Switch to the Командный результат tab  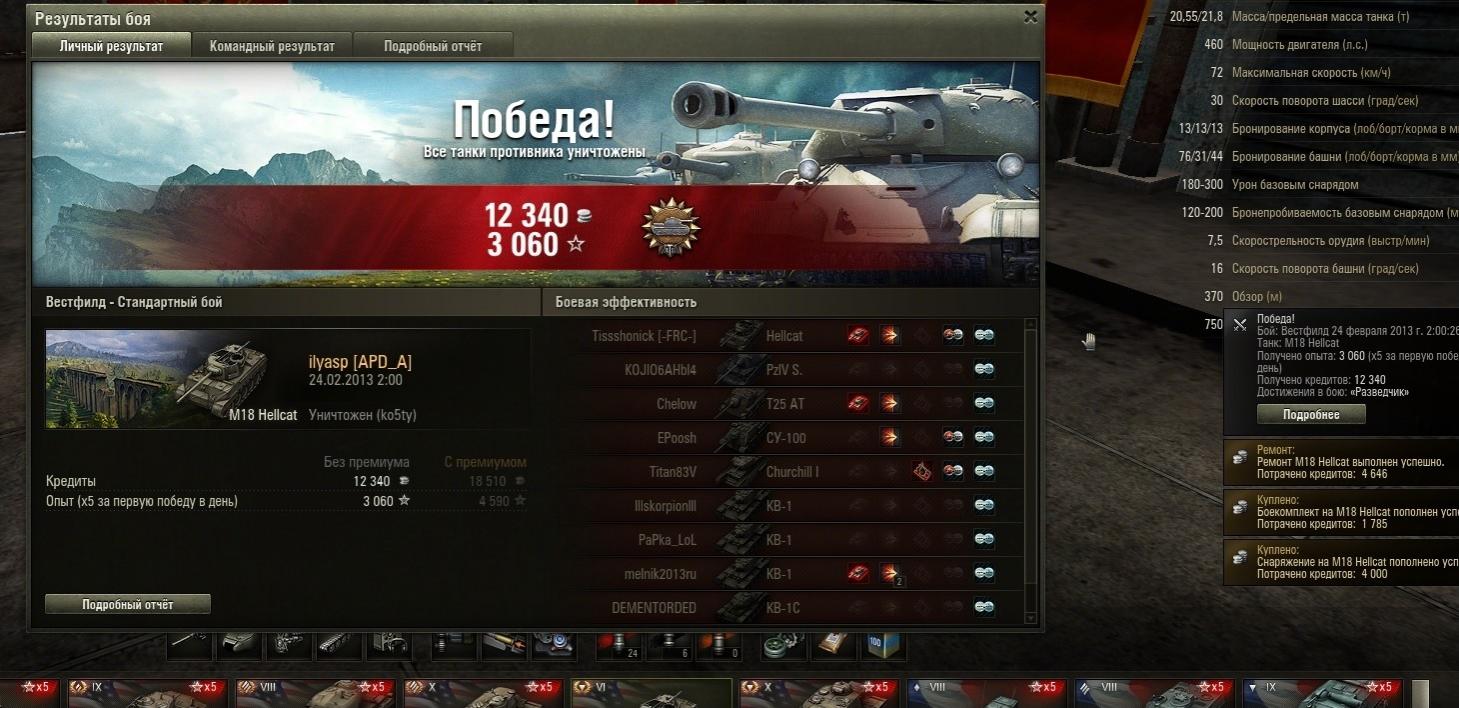(272, 46)
